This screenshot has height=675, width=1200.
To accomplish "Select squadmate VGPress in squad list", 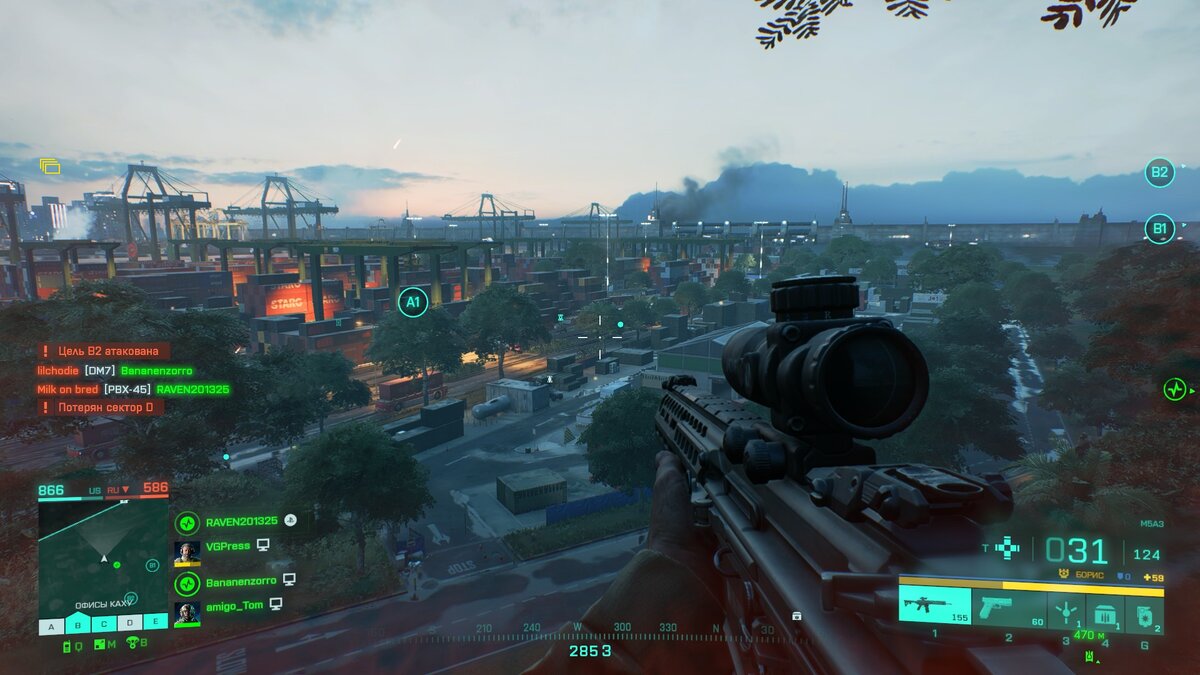I will click(227, 546).
